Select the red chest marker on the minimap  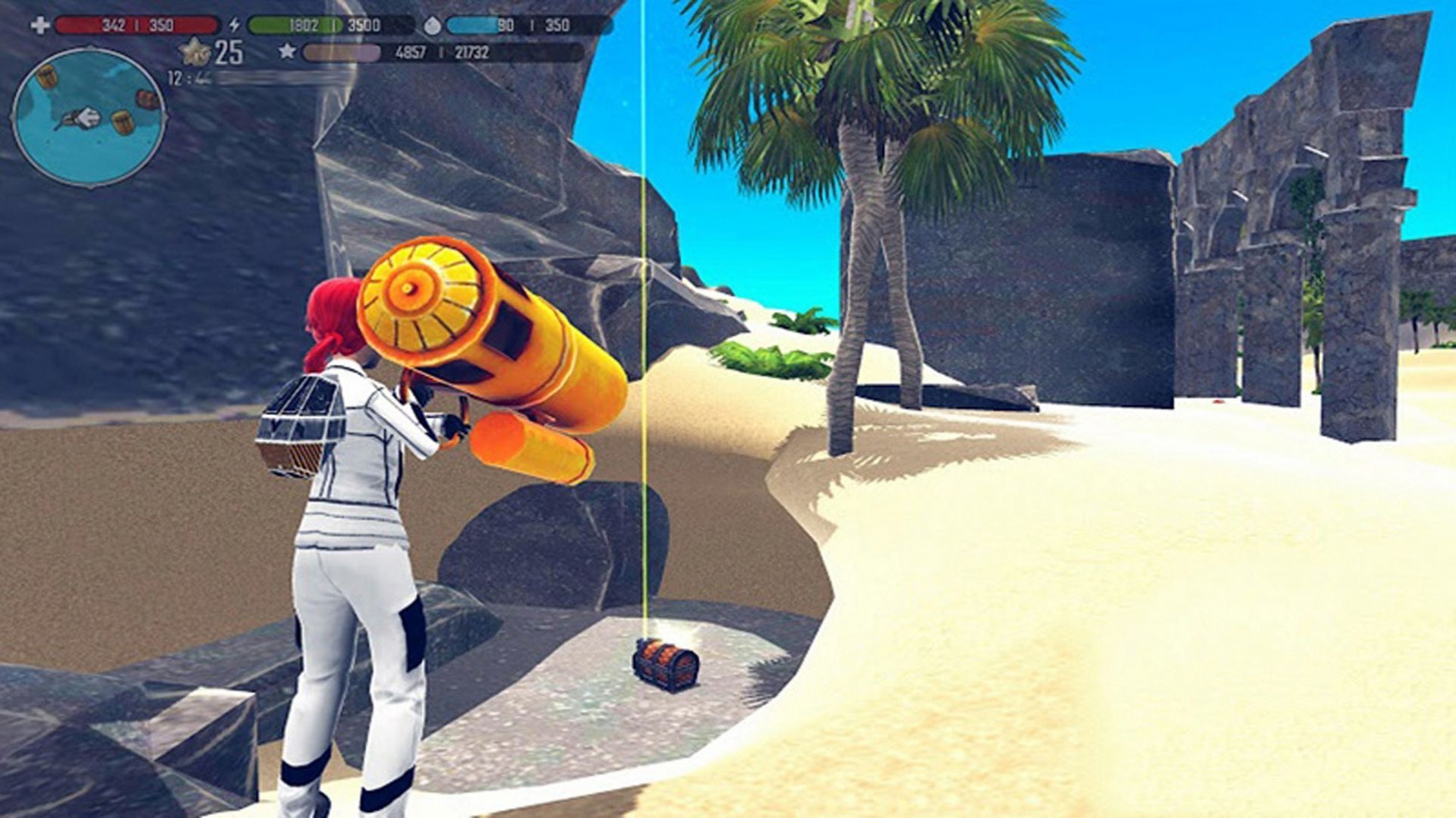coord(147,99)
